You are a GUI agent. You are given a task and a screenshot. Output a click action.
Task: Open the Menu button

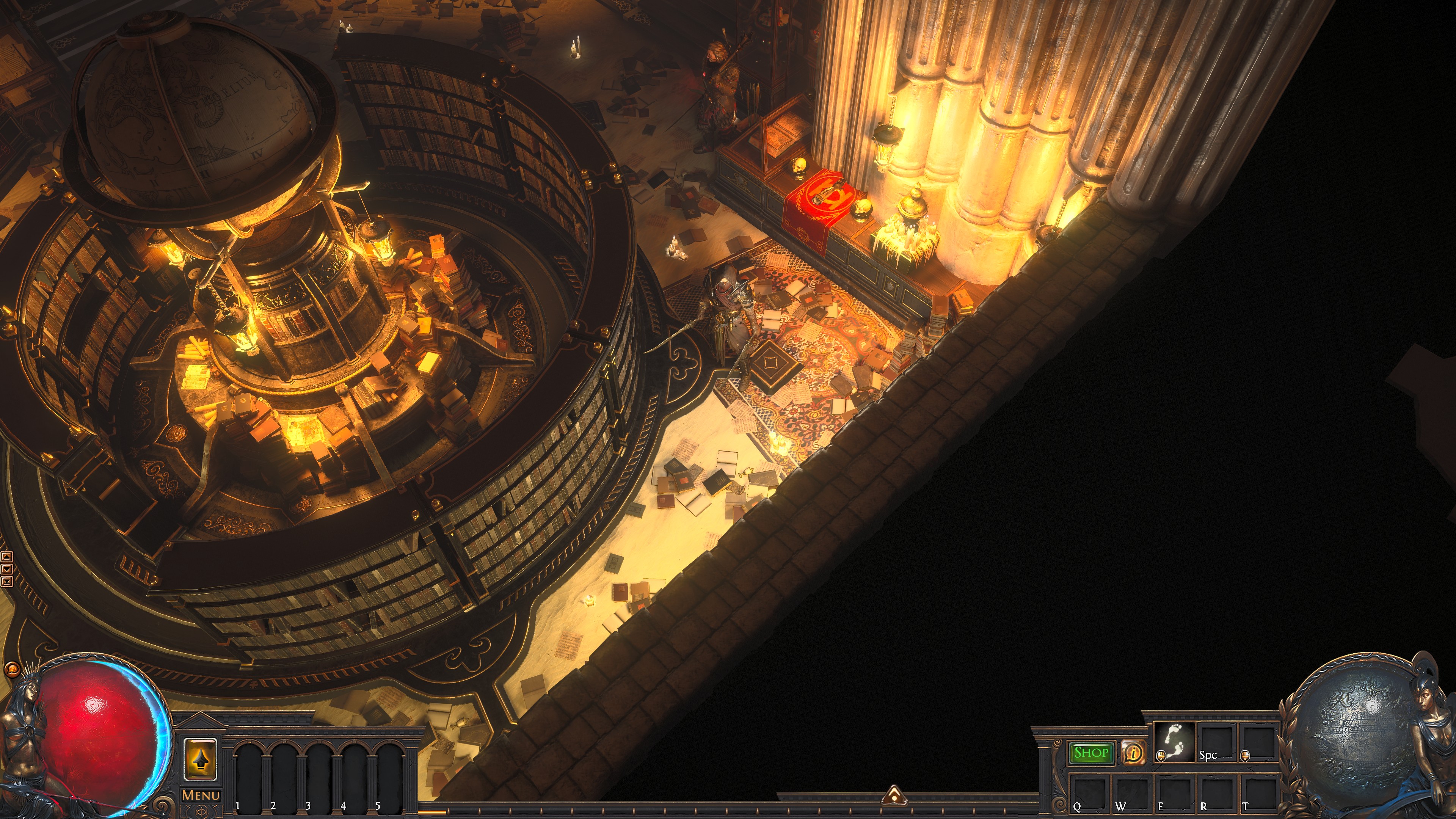[x=201, y=795]
